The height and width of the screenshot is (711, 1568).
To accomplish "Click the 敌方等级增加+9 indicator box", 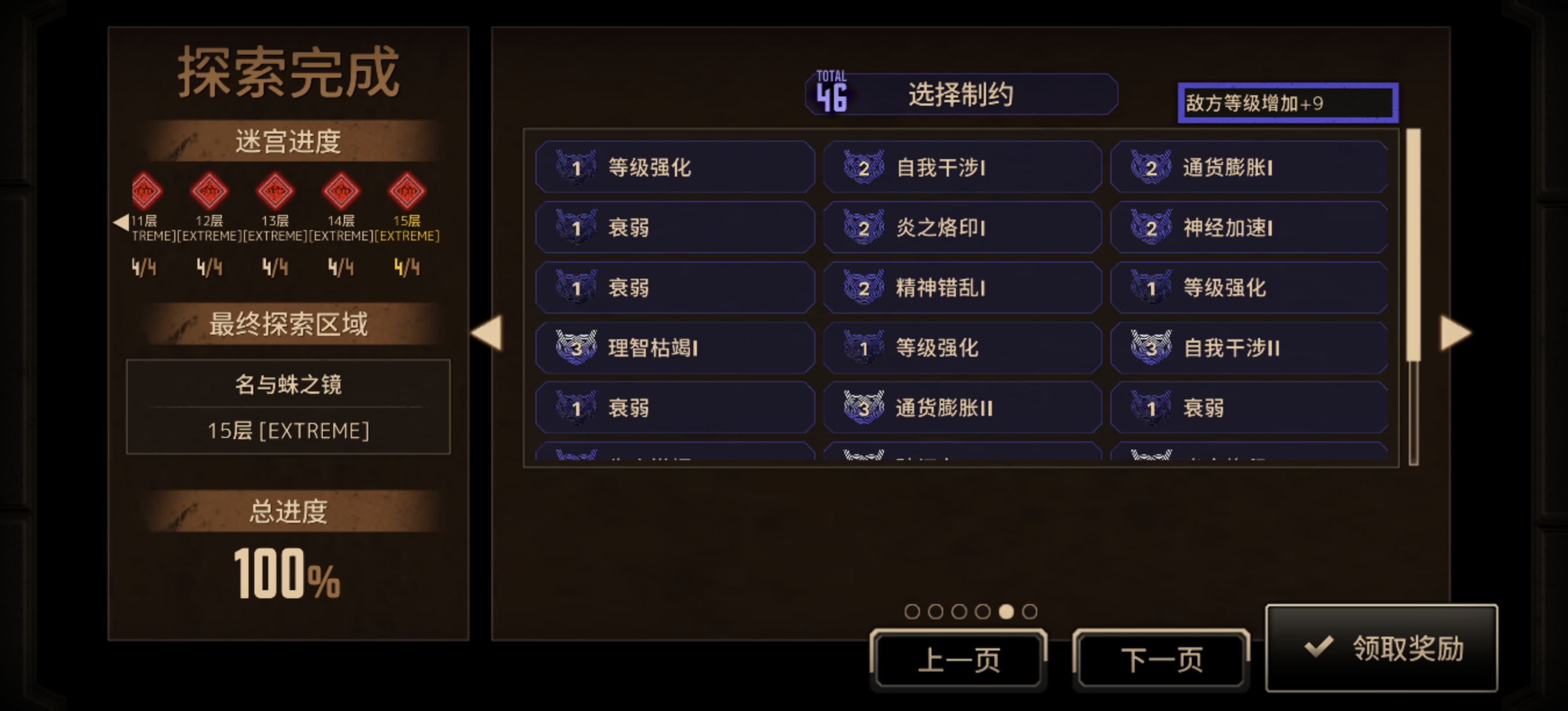I will (1286, 103).
